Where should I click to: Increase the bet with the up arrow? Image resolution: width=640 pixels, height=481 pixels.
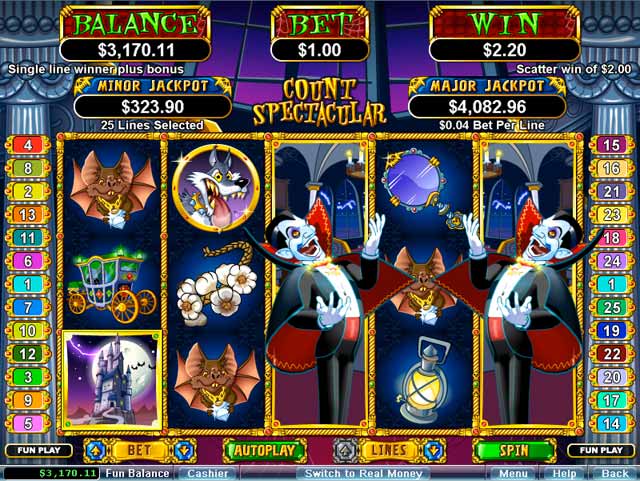(x=95, y=450)
